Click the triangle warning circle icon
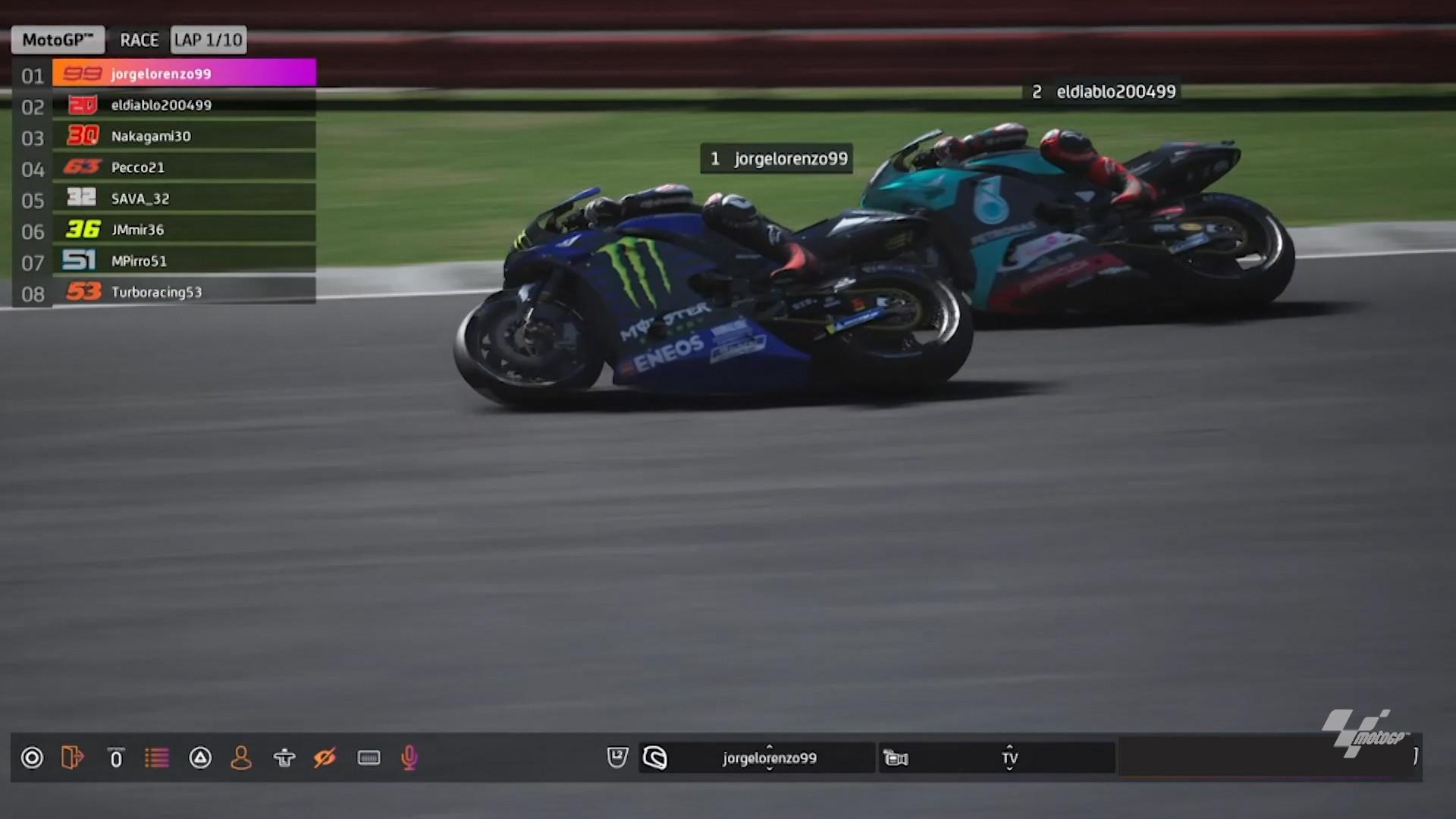This screenshot has height=819, width=1456. point(200,757)
